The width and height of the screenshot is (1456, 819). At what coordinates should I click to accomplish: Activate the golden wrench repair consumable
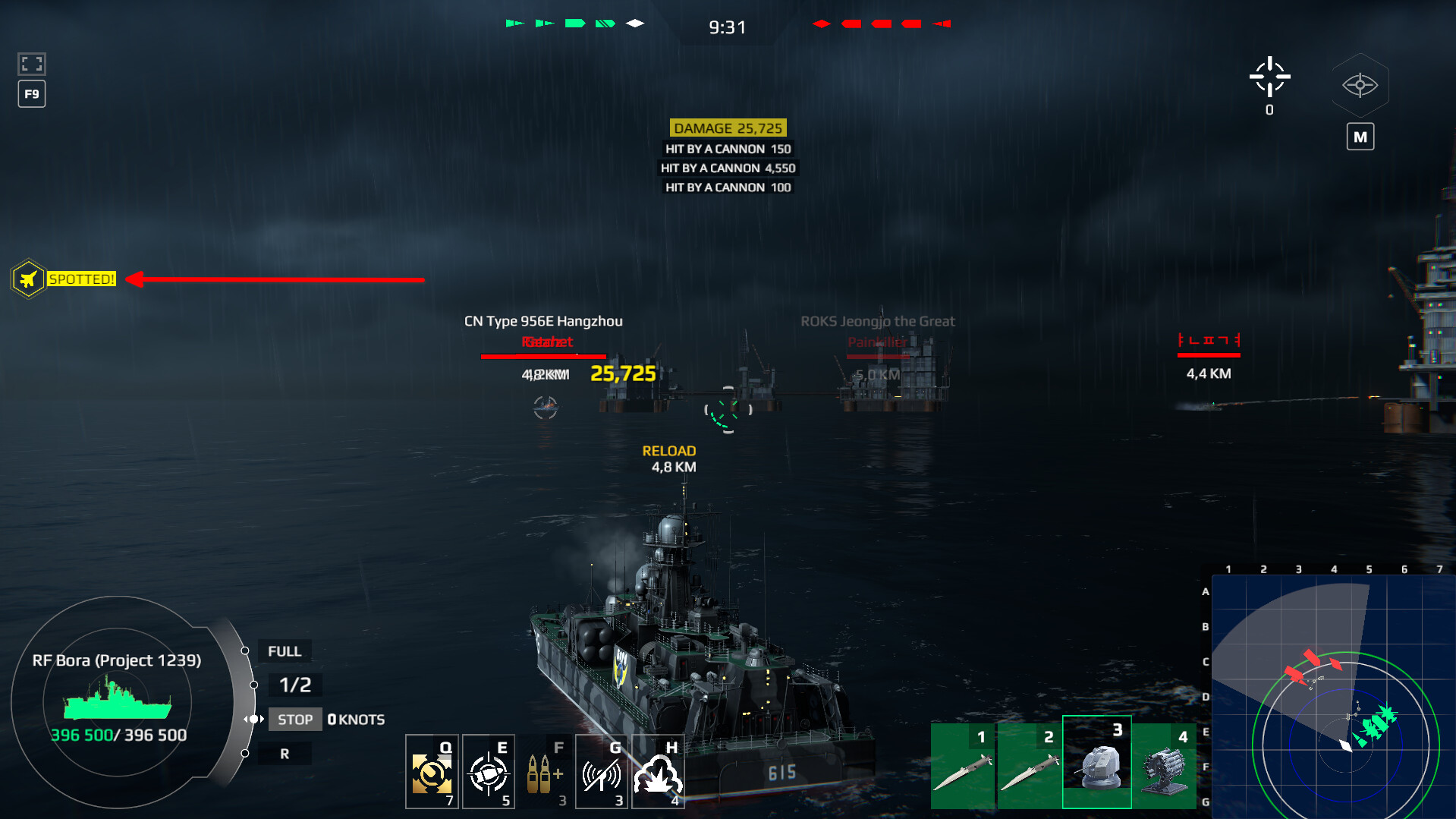tap(432, 772)
